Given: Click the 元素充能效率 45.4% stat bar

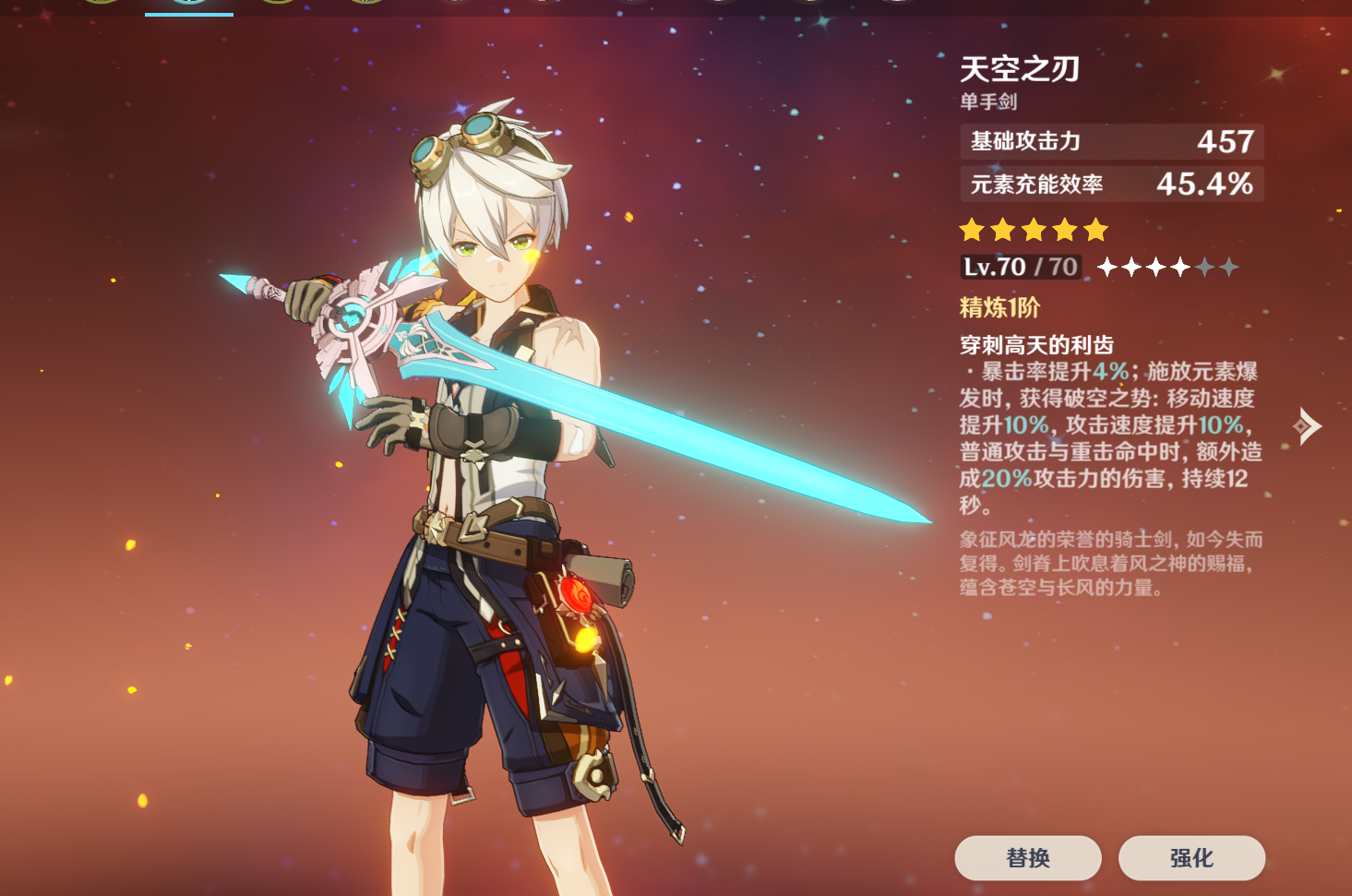Looking at the screenshot, I should click(1110, 184).
